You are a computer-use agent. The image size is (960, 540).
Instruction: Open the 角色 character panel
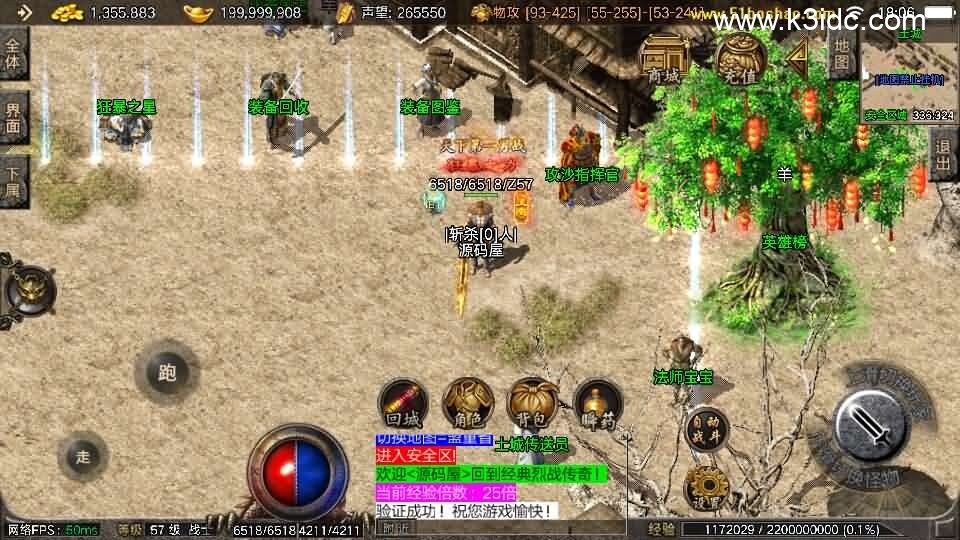click(x=467, y=402)
